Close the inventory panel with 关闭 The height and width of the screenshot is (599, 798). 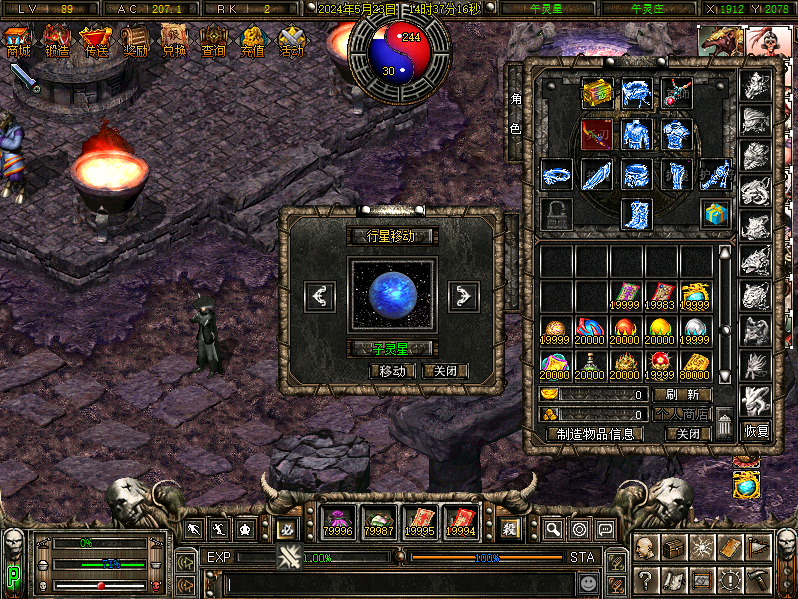point(688,434)
